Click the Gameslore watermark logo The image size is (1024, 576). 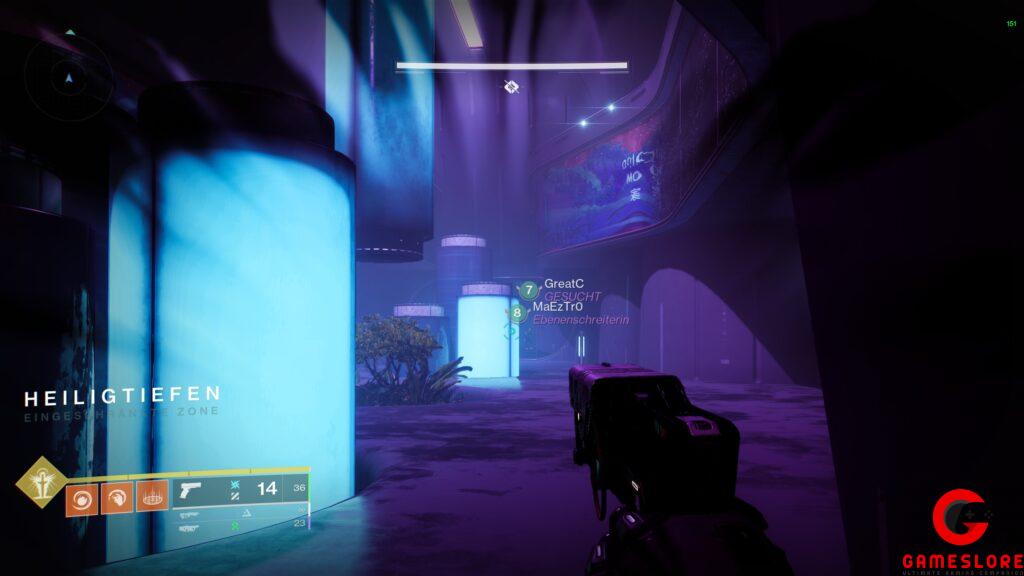point(961,531)
